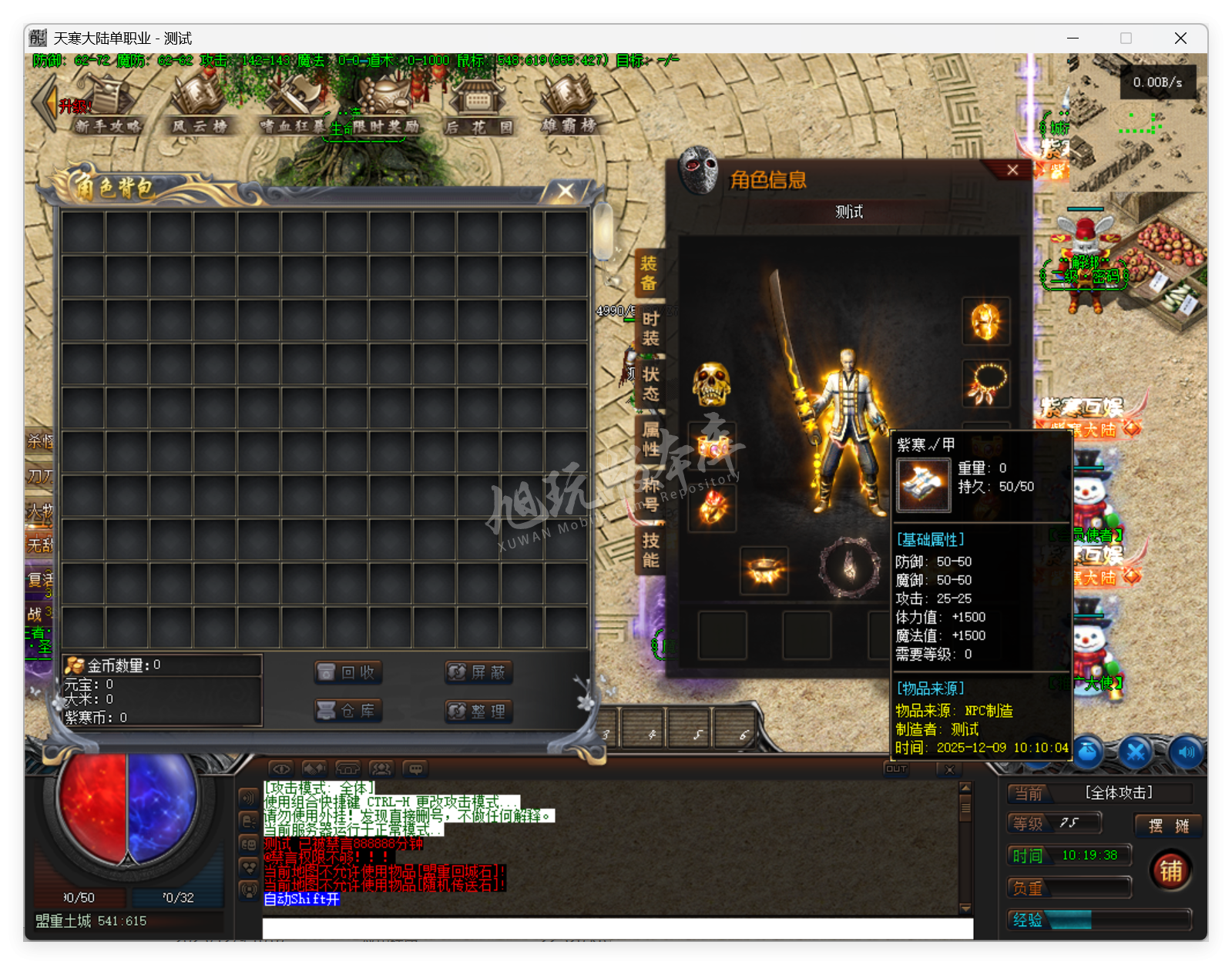Click the 屏蔽 block button
Screen dimensions: 1232x965
[478, 672]
